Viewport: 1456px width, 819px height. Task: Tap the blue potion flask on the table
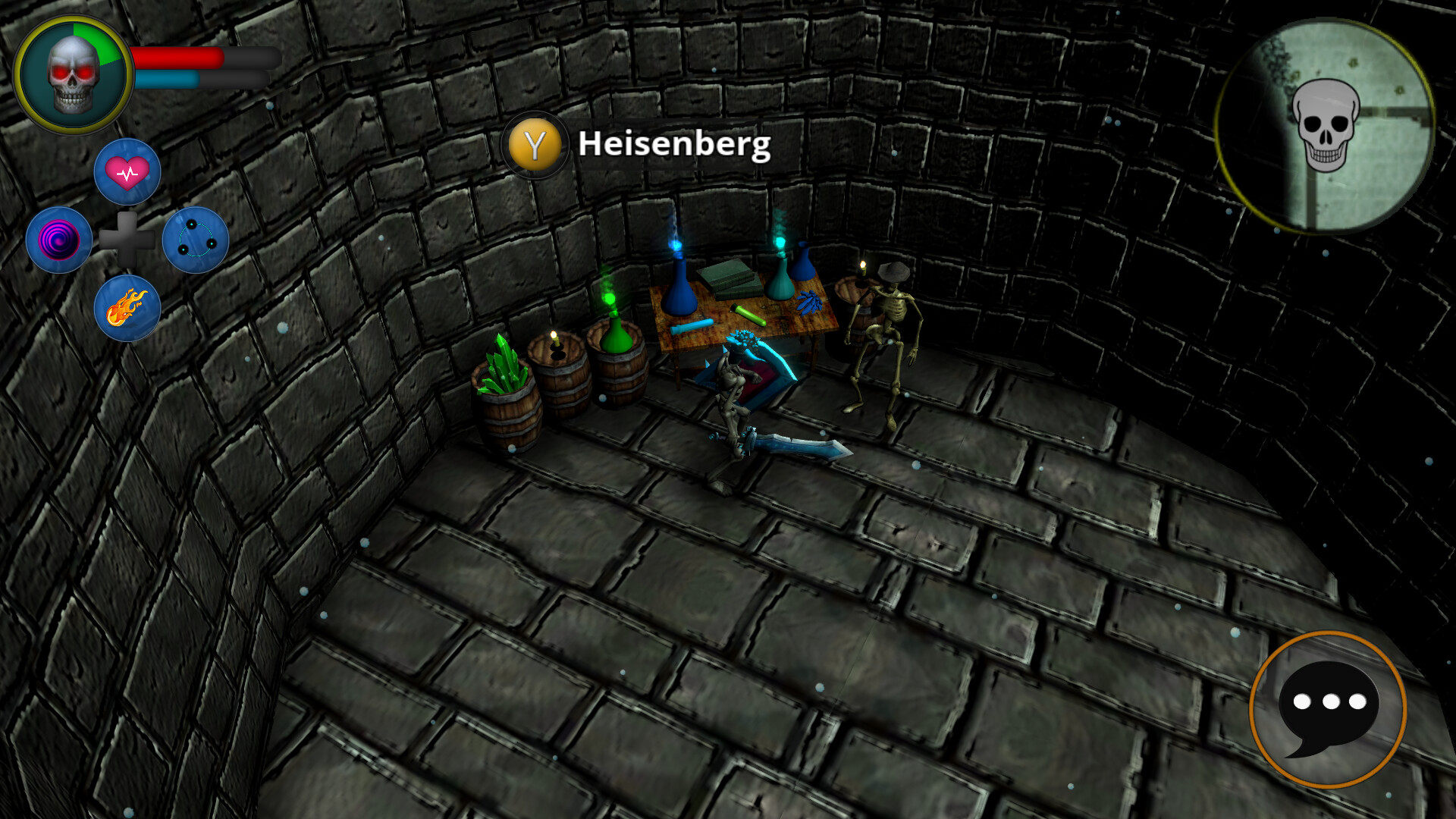(x=679, y=292)
